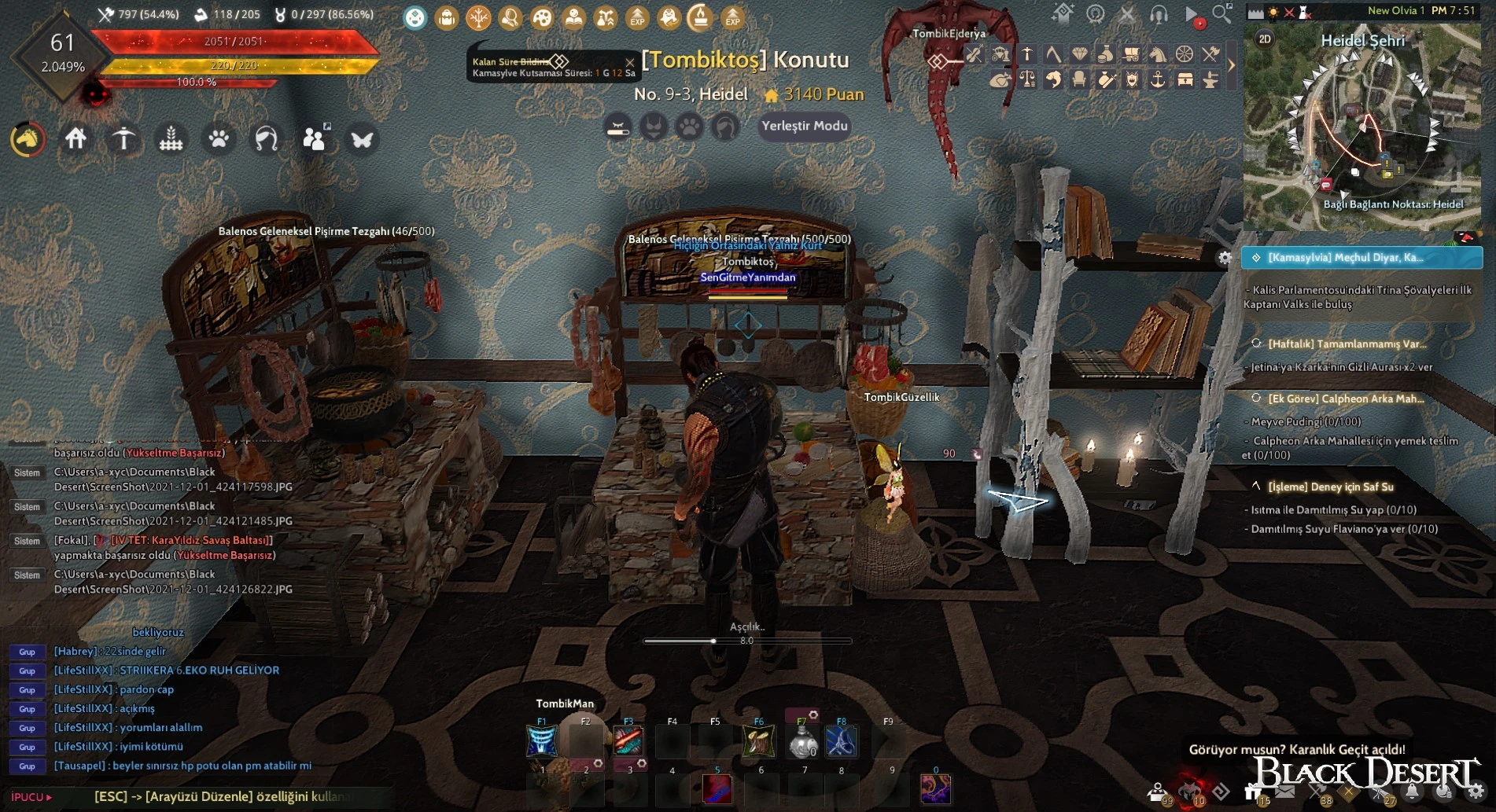Open the horse mount icon
The image size is (1496, 812).
28,140
